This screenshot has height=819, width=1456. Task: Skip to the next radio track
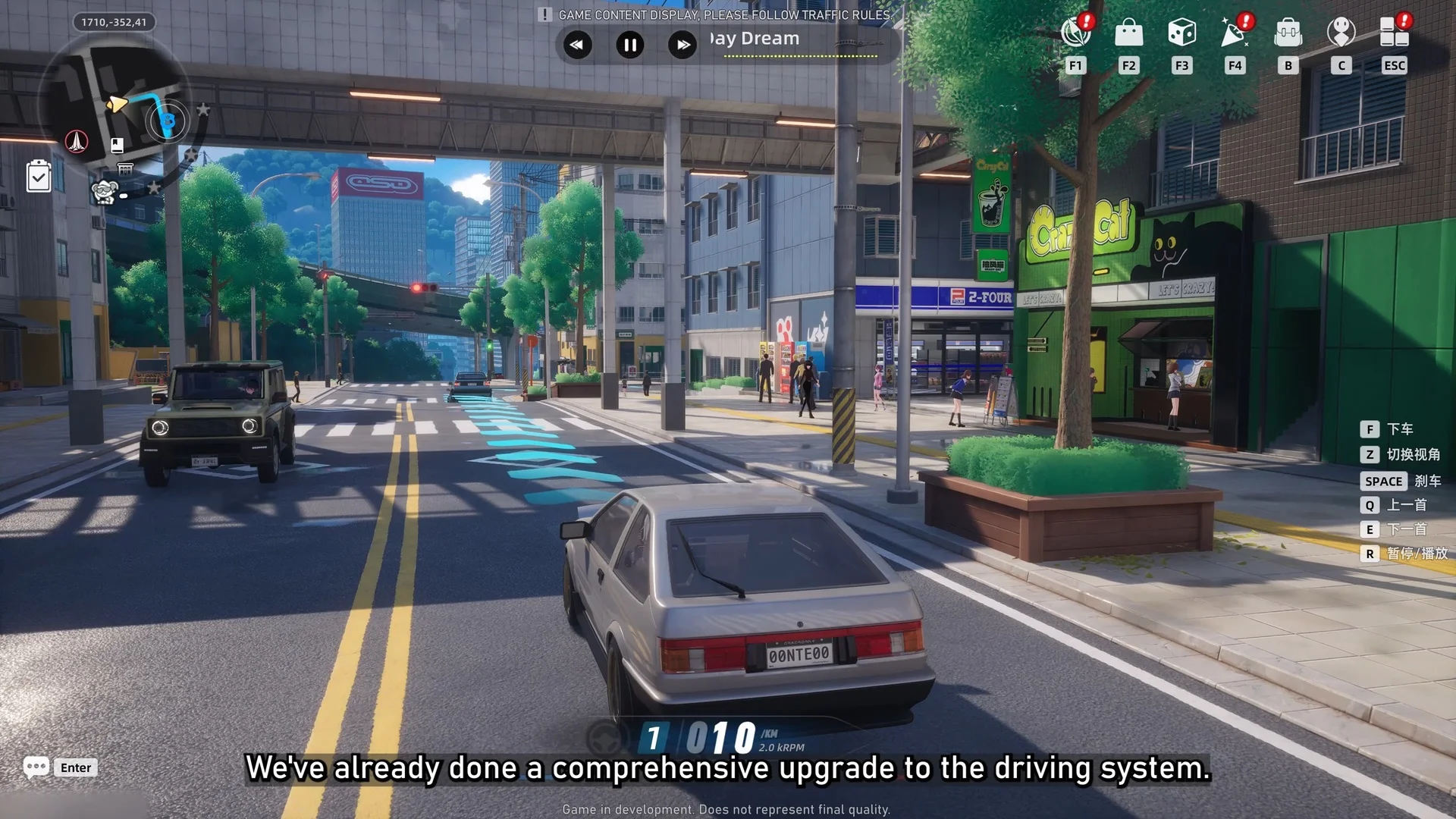coord(682,45)
